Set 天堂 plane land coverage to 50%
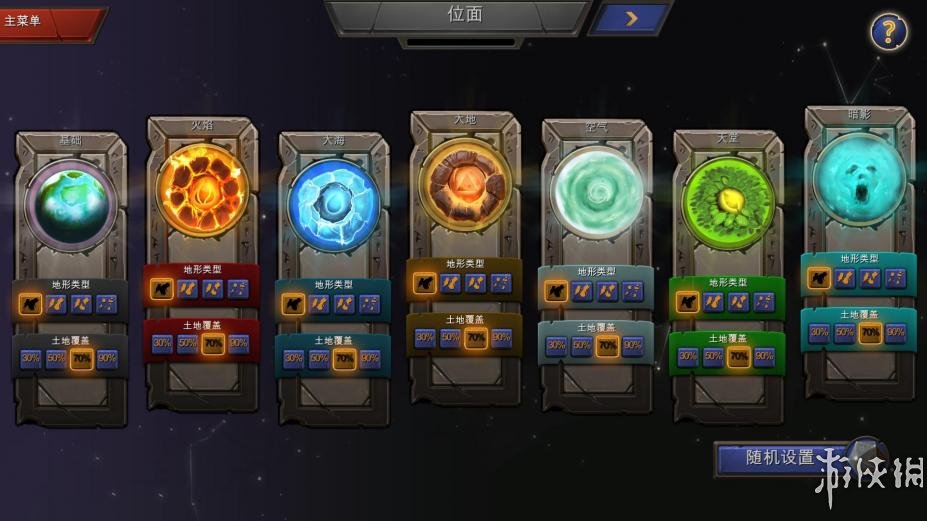Viewport: 927px width, 521px height. pos(713,356)
